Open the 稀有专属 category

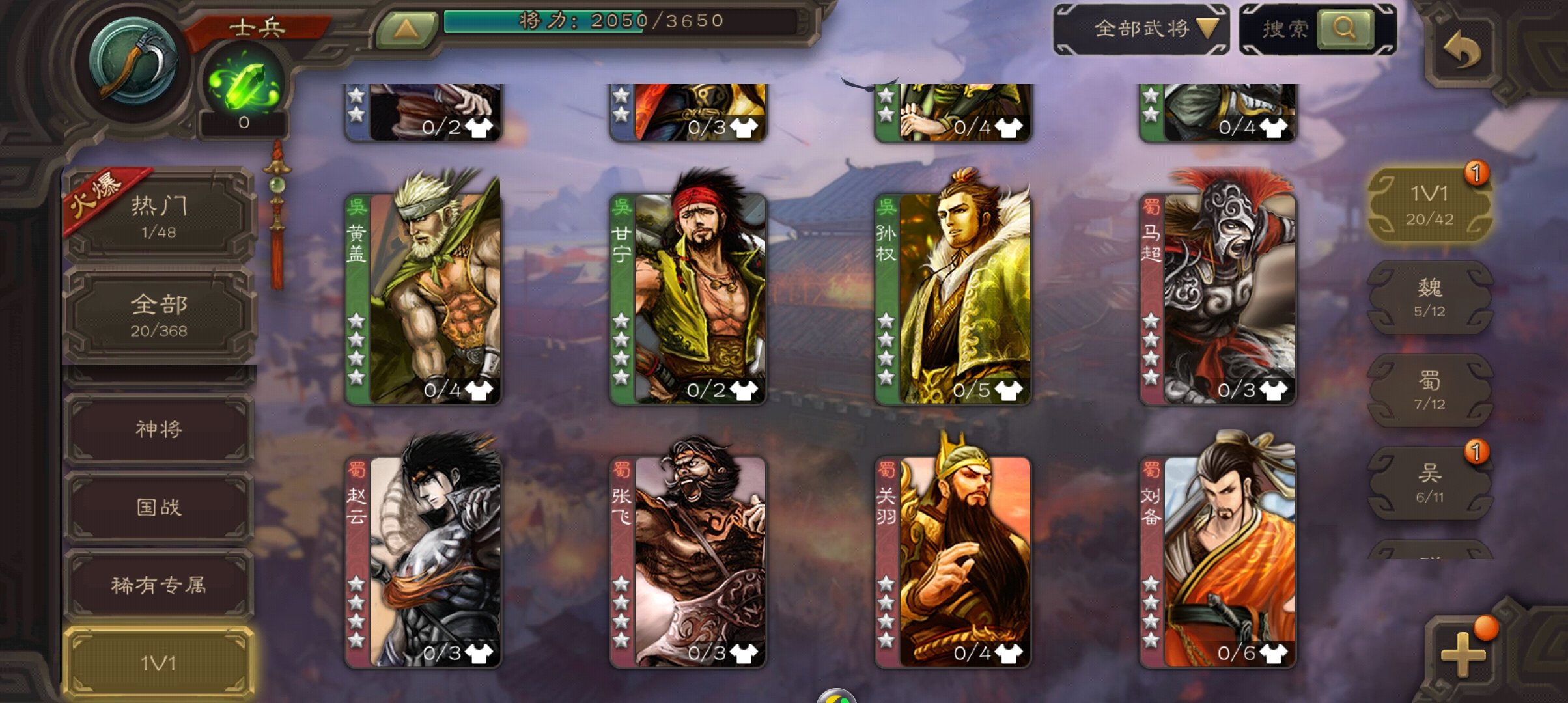158,586
